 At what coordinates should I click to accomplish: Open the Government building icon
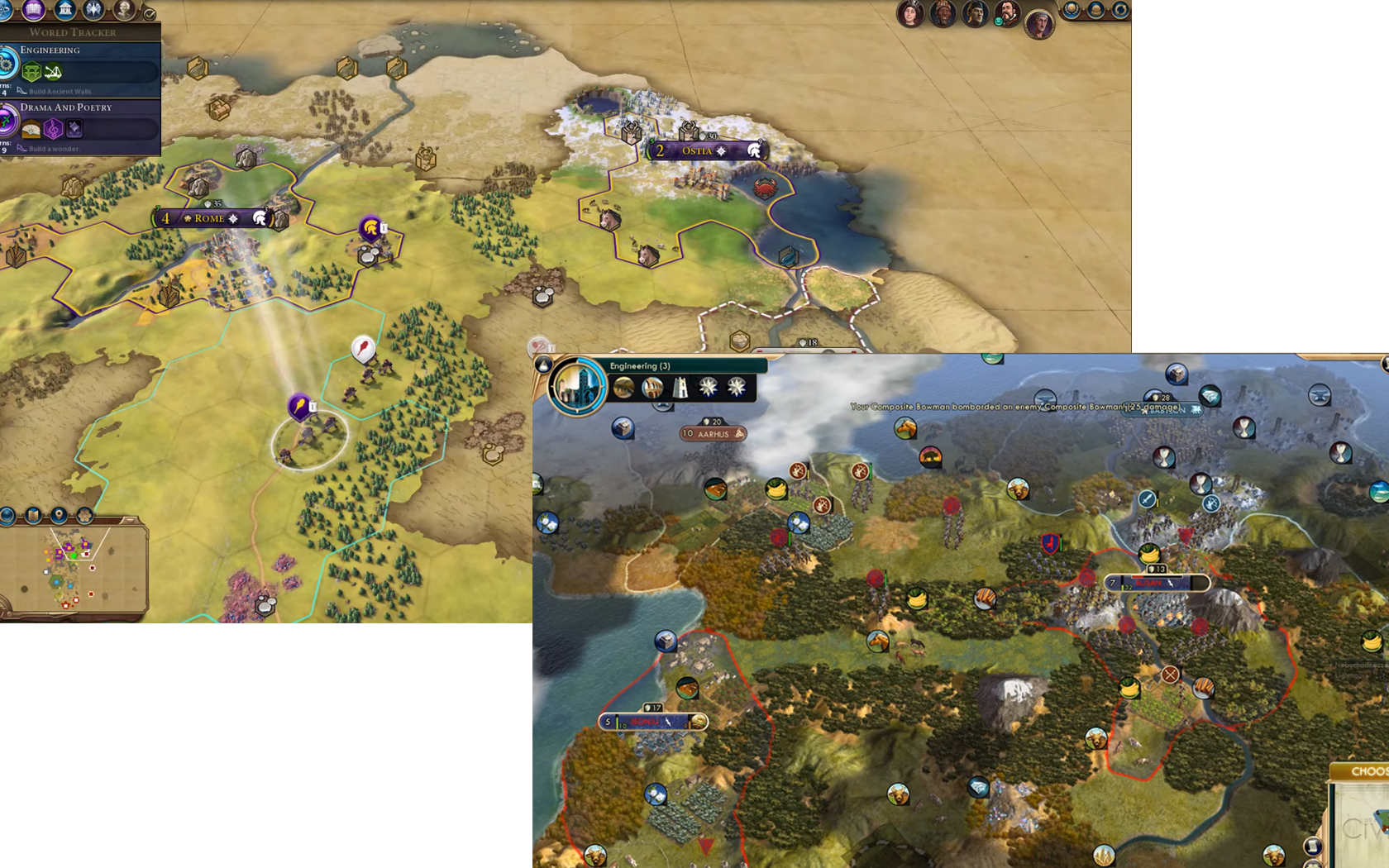(x=65, y=9)
